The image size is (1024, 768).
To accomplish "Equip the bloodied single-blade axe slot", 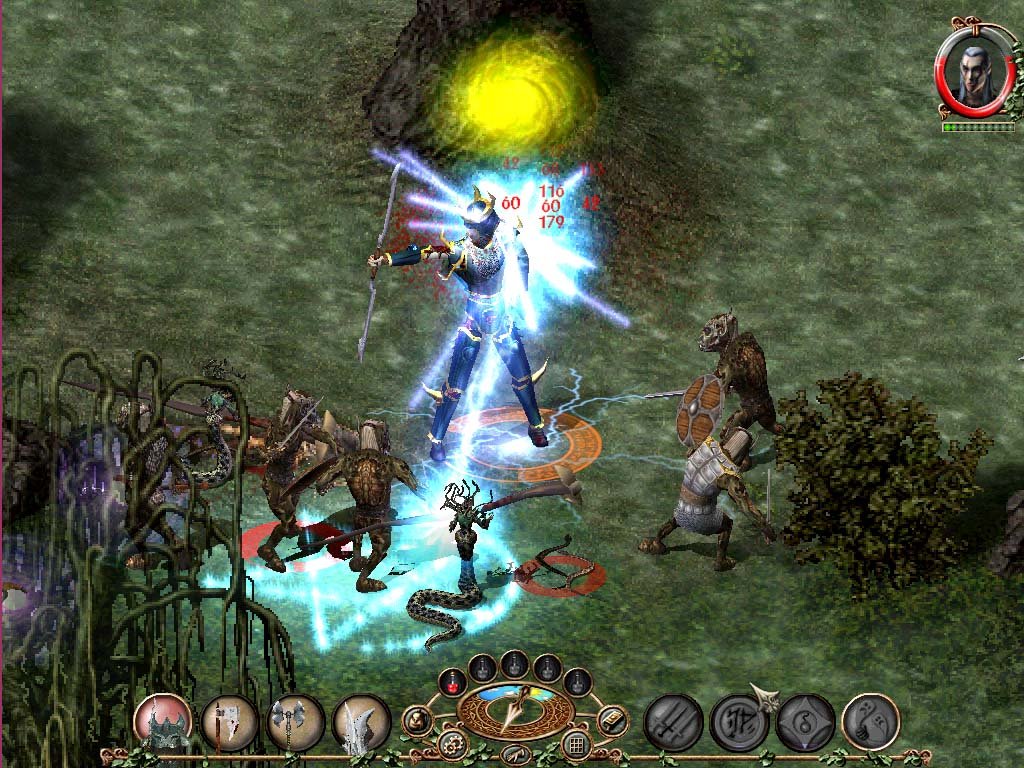I will [229, 722].
